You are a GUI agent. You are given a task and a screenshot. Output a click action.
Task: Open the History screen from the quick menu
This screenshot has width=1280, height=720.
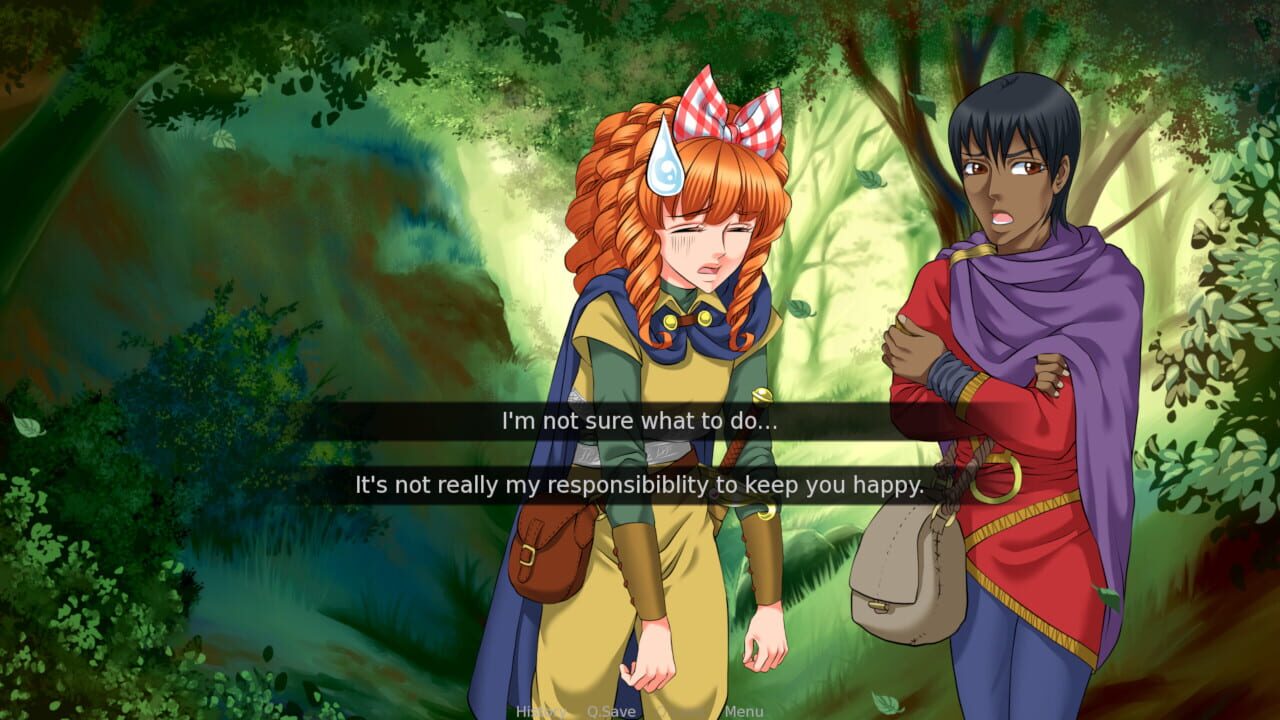540,710
